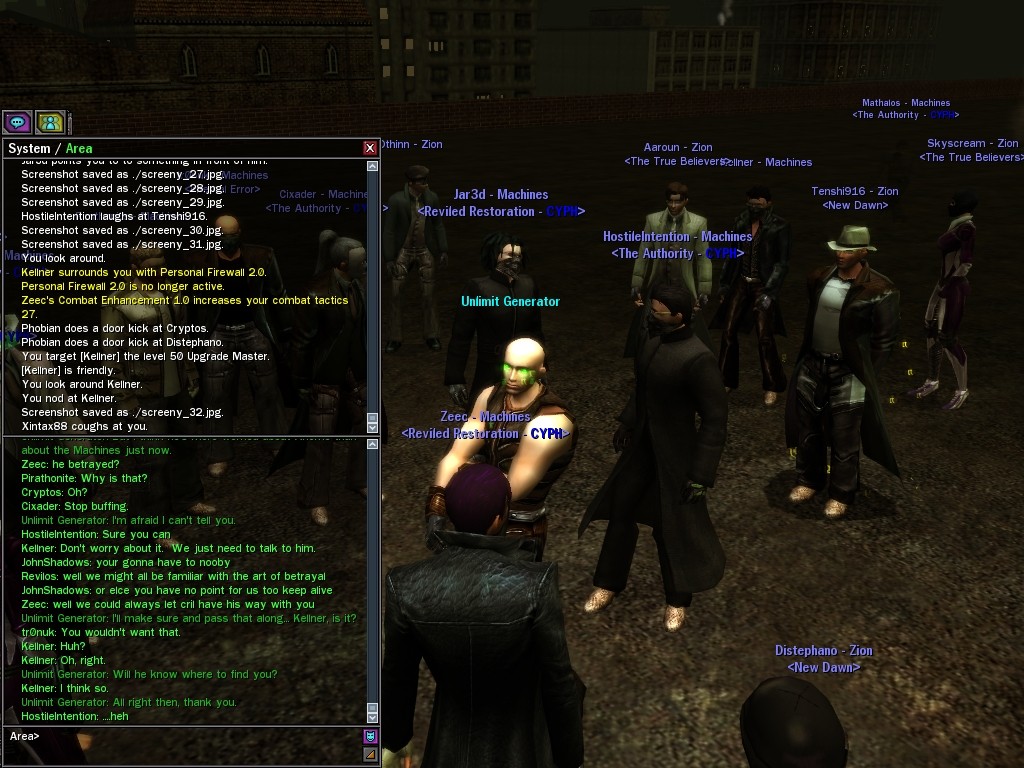Click the area chat's scroll-down arrow
The image size is (1024, 768).
point(373,716)
